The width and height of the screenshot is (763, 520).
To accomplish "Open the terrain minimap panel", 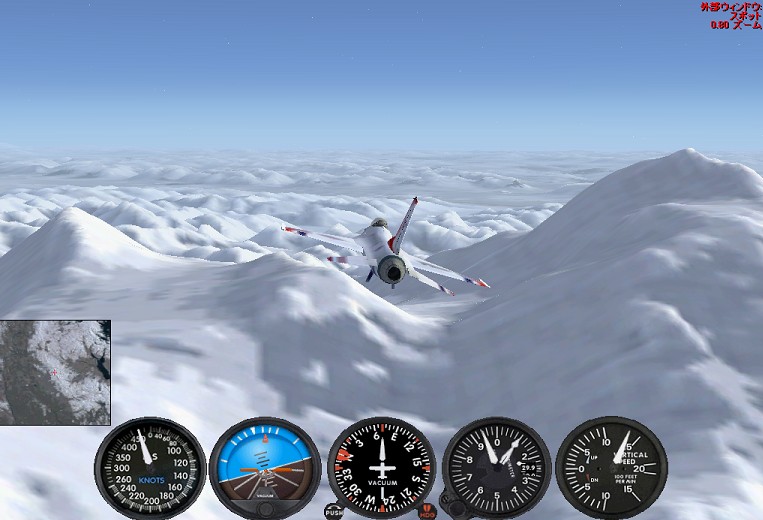I will [55, 372].
